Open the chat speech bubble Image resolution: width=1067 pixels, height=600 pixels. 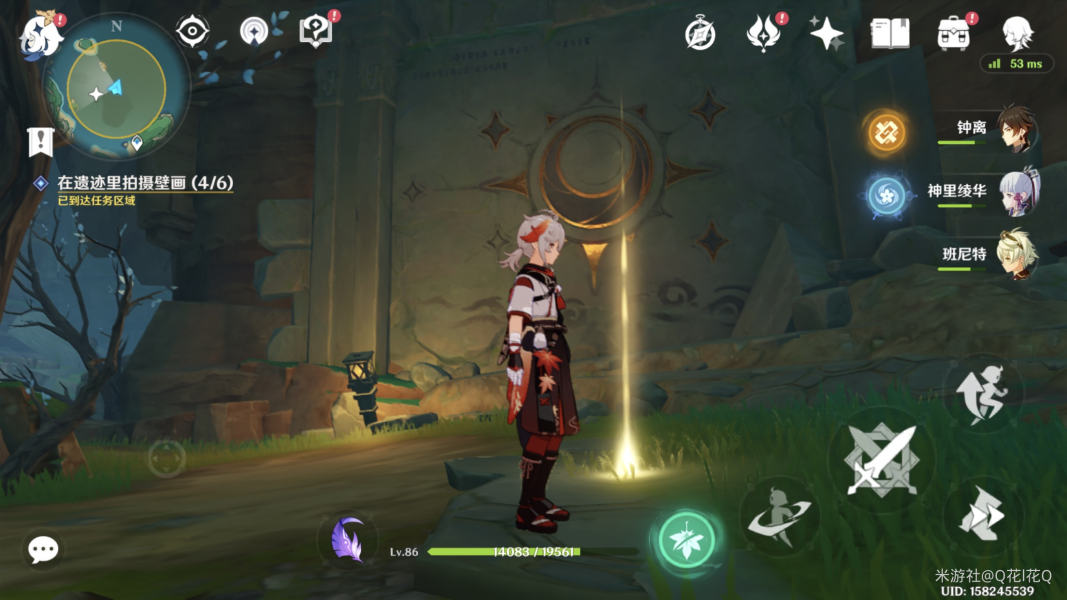[x=43, y=549]
